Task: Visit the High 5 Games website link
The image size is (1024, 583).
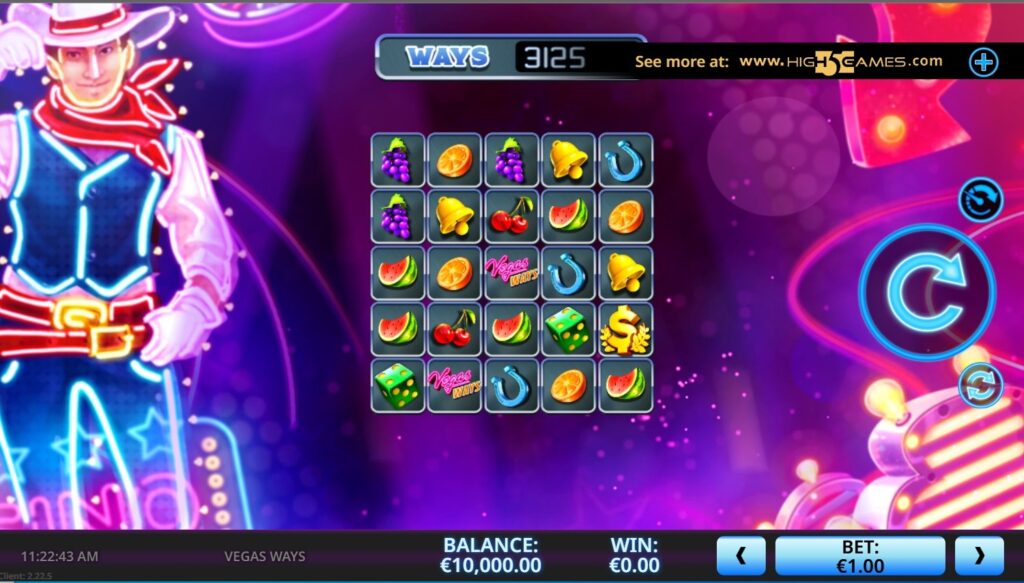Action: [x=840, y=62]
